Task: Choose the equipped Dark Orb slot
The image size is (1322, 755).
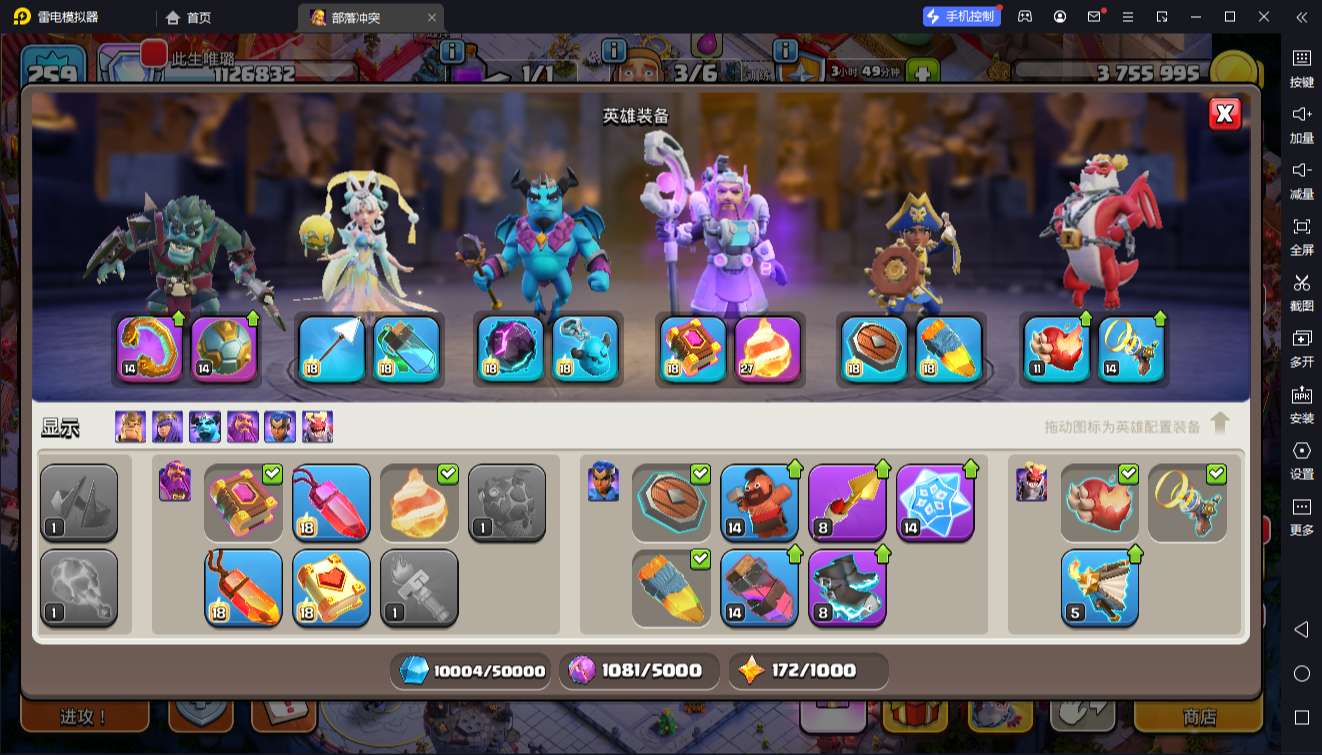Action: [510, 349]
